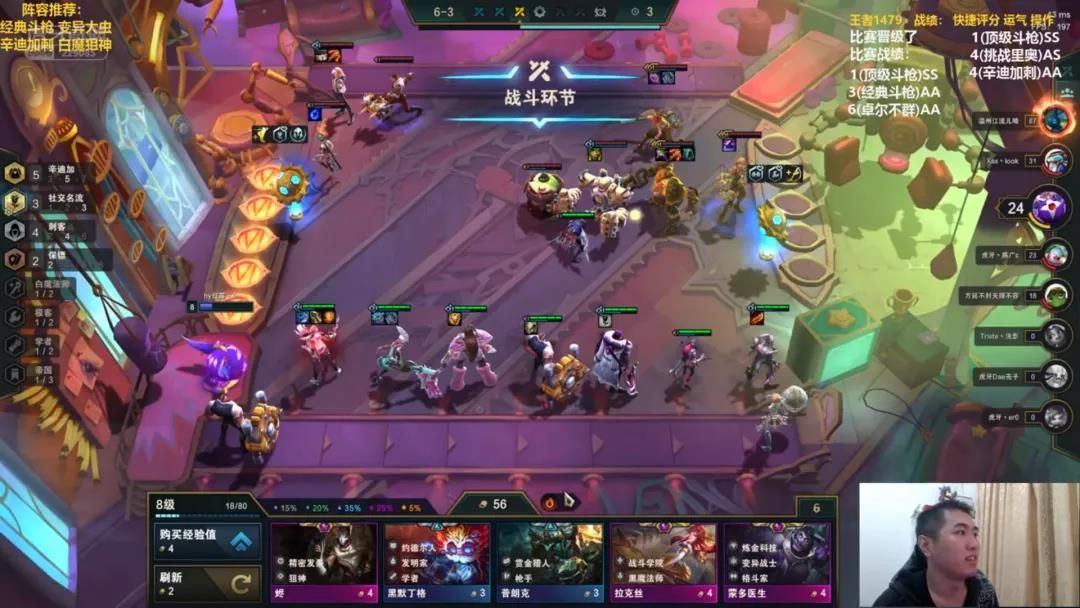1080x608 pixels.
Task: View 方目不封天揮不容's board
Action: [1056, 296]
